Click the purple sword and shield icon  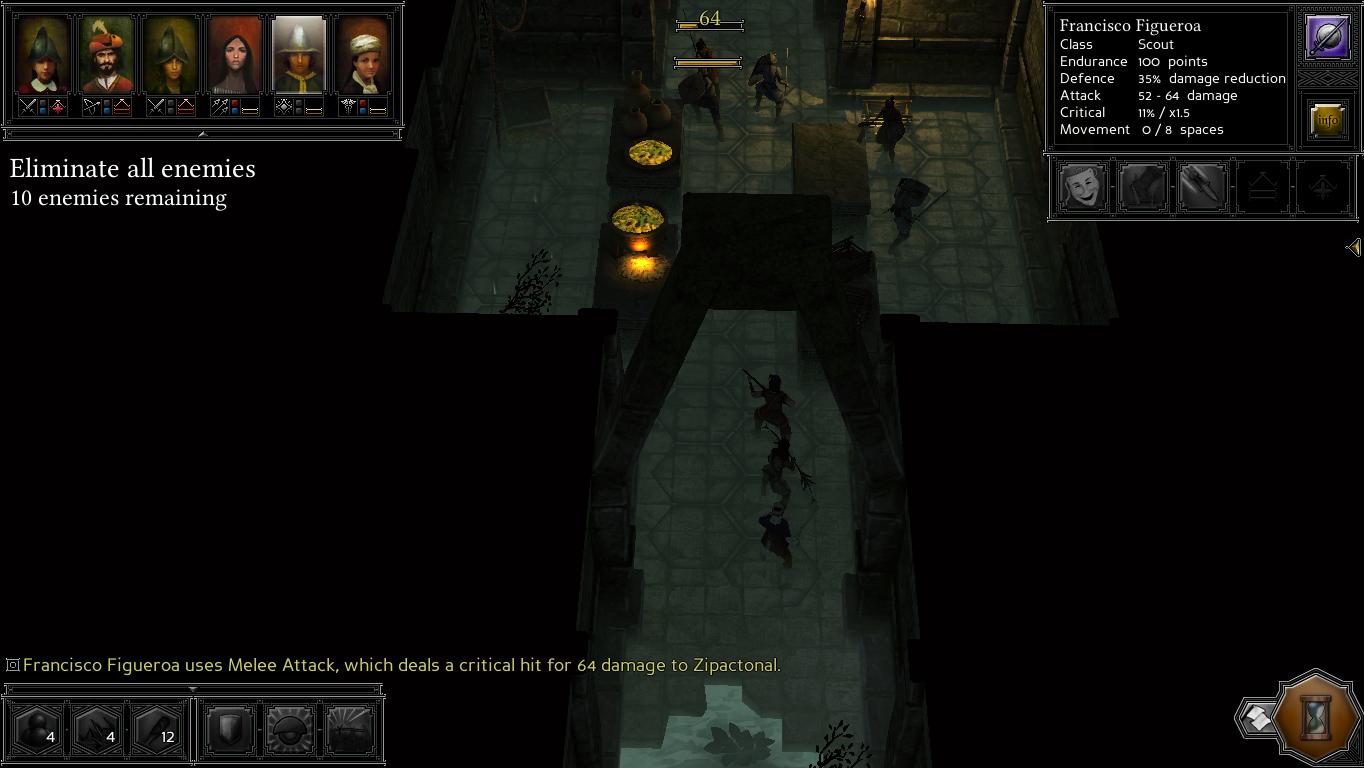(x=1327, y=38)
